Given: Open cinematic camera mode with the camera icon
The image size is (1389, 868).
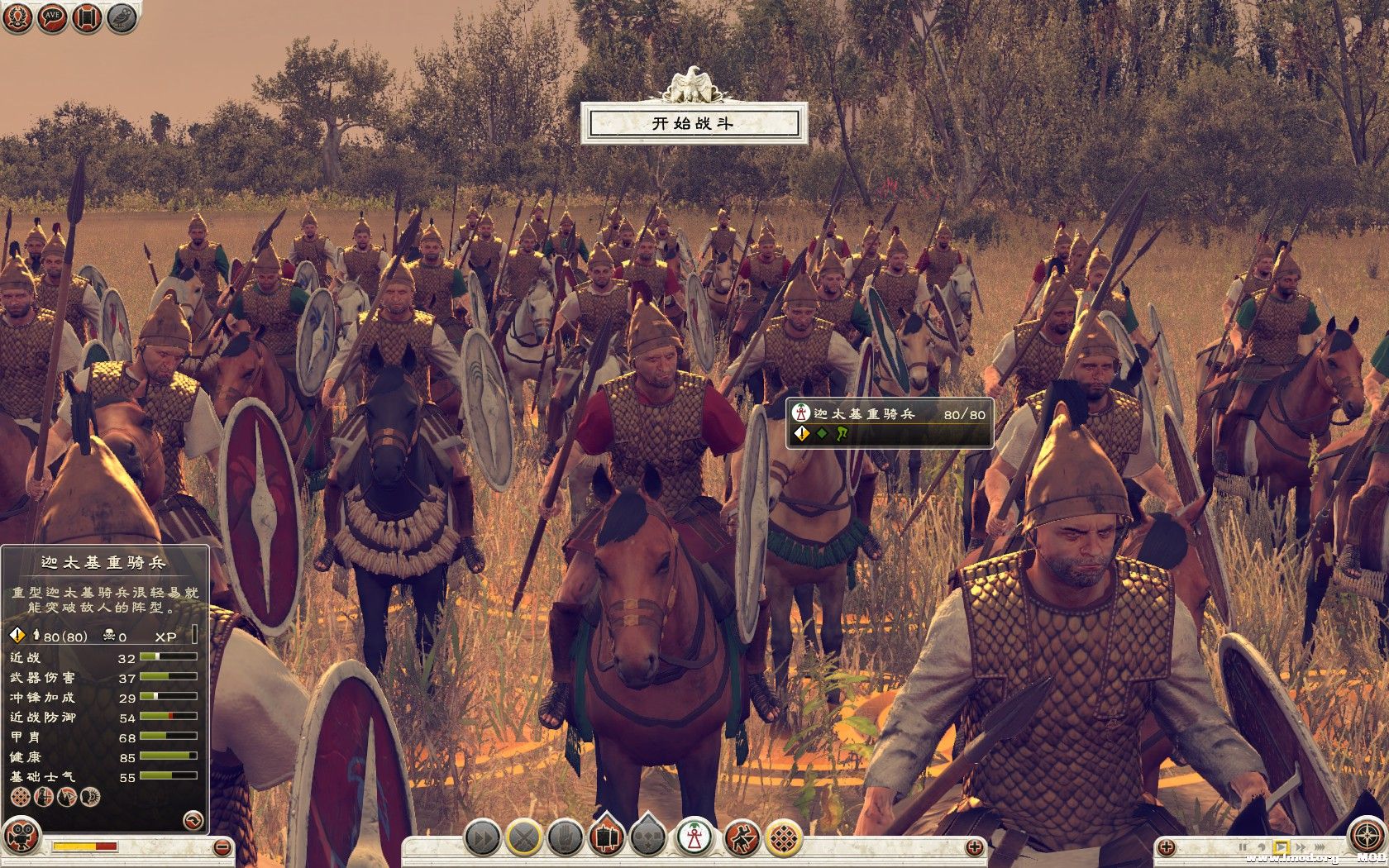Looking at the screenshot, I should point(20,837).
